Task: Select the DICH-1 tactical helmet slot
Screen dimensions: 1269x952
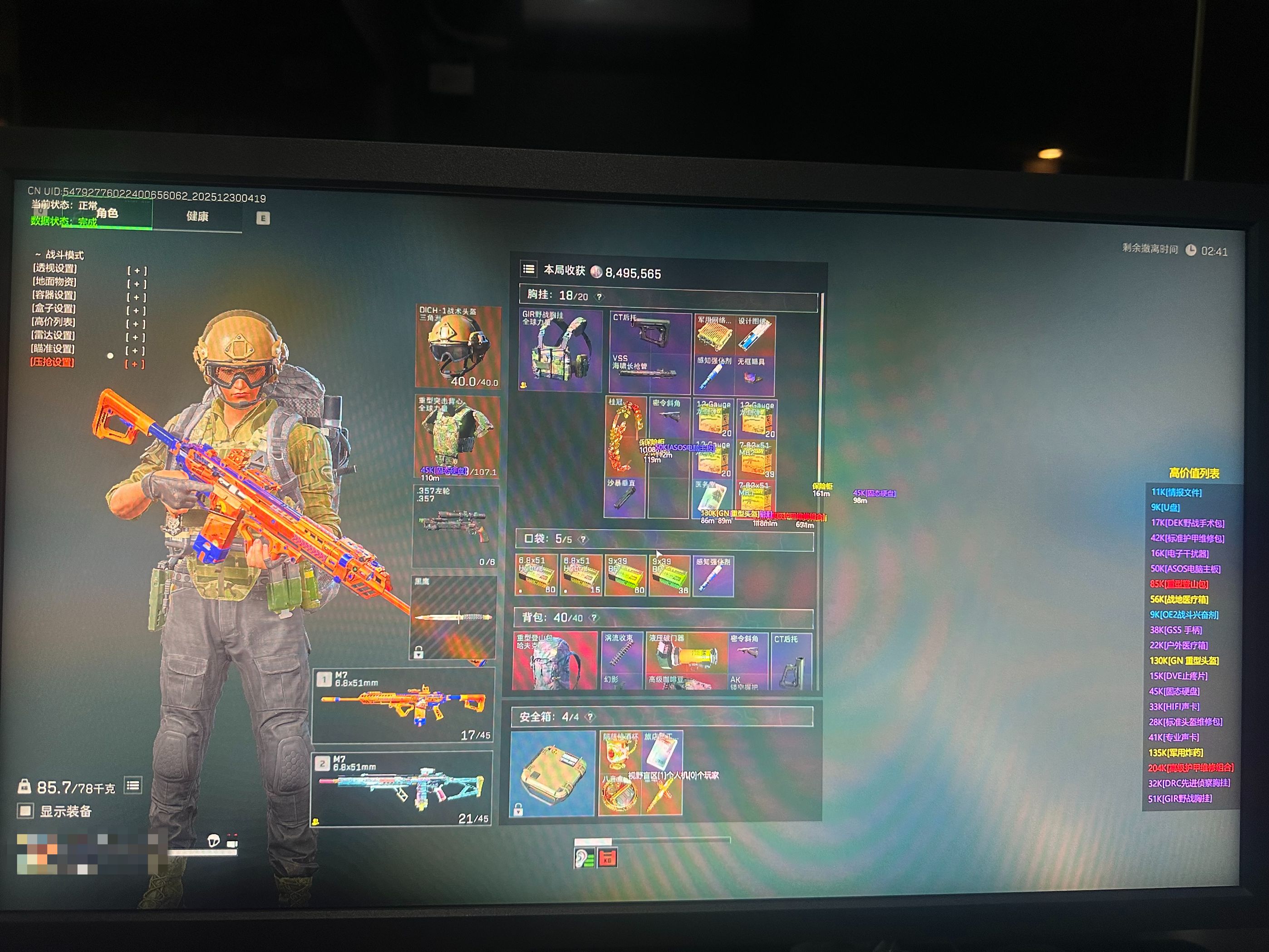Action: pyautogui.click(x=458, y=346)
